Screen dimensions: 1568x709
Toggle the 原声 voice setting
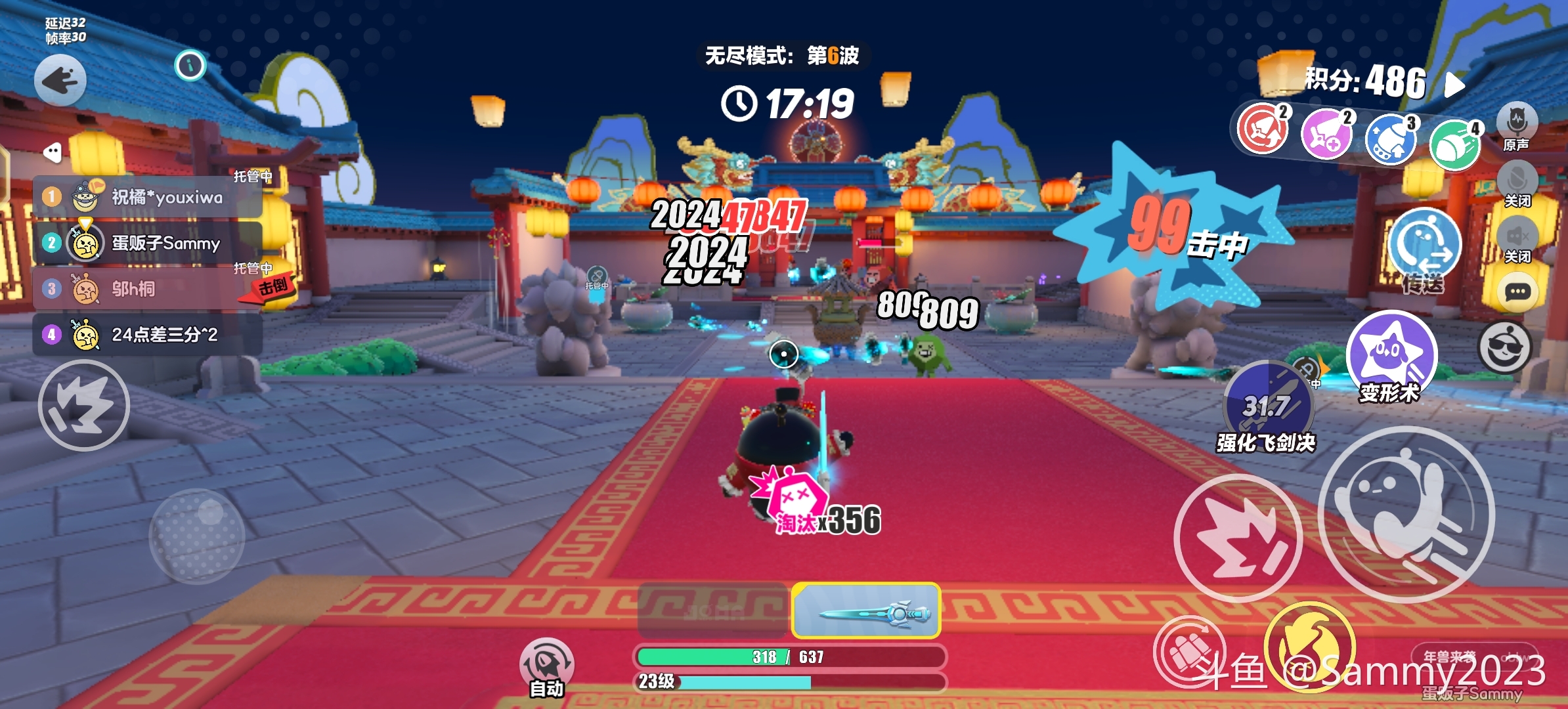[x=1517, y=123]
